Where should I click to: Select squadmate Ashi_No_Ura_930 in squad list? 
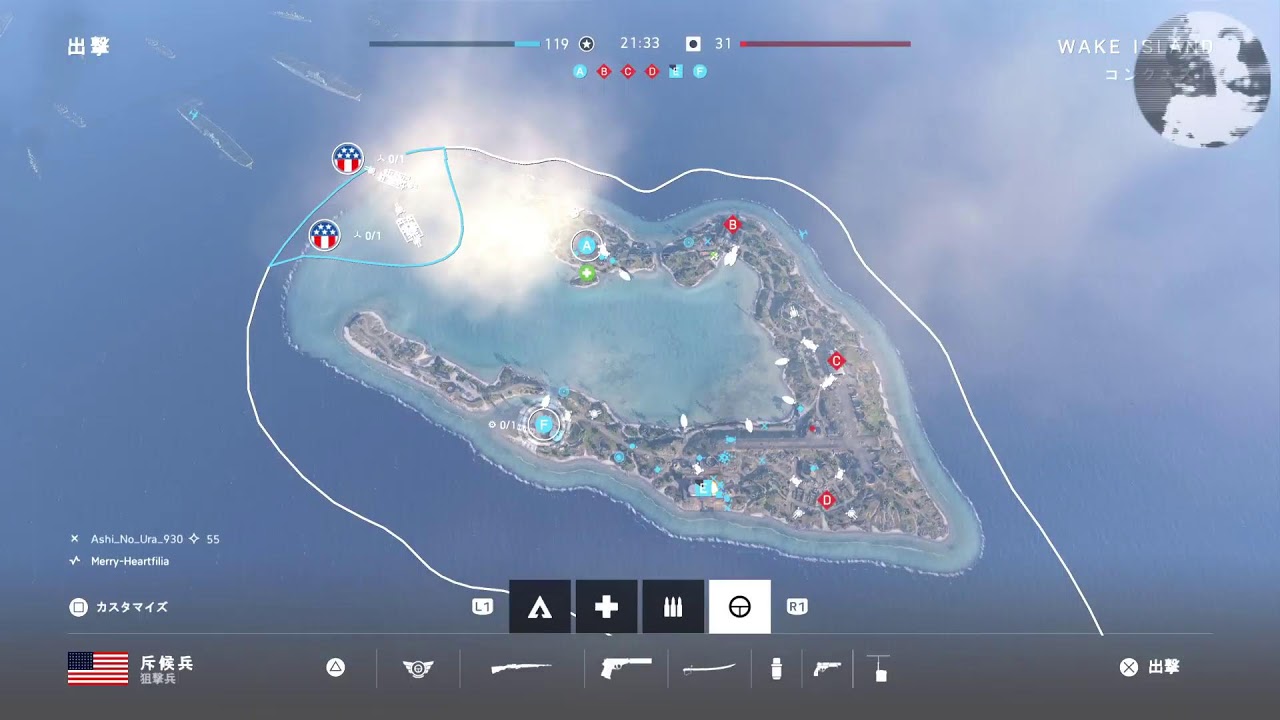click(x=137, y=539)
